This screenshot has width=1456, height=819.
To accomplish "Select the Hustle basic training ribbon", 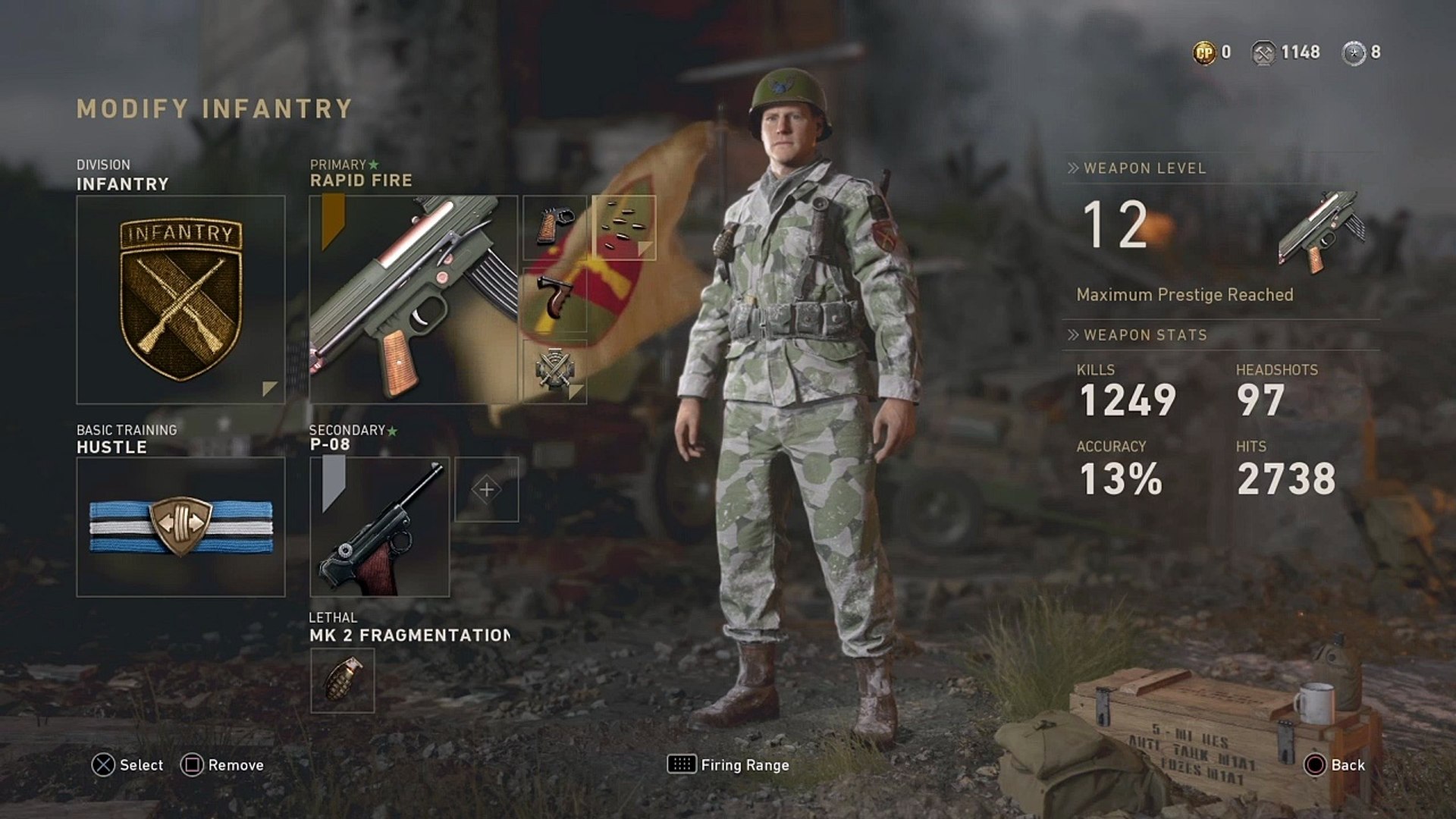I will tap(180, 526).
